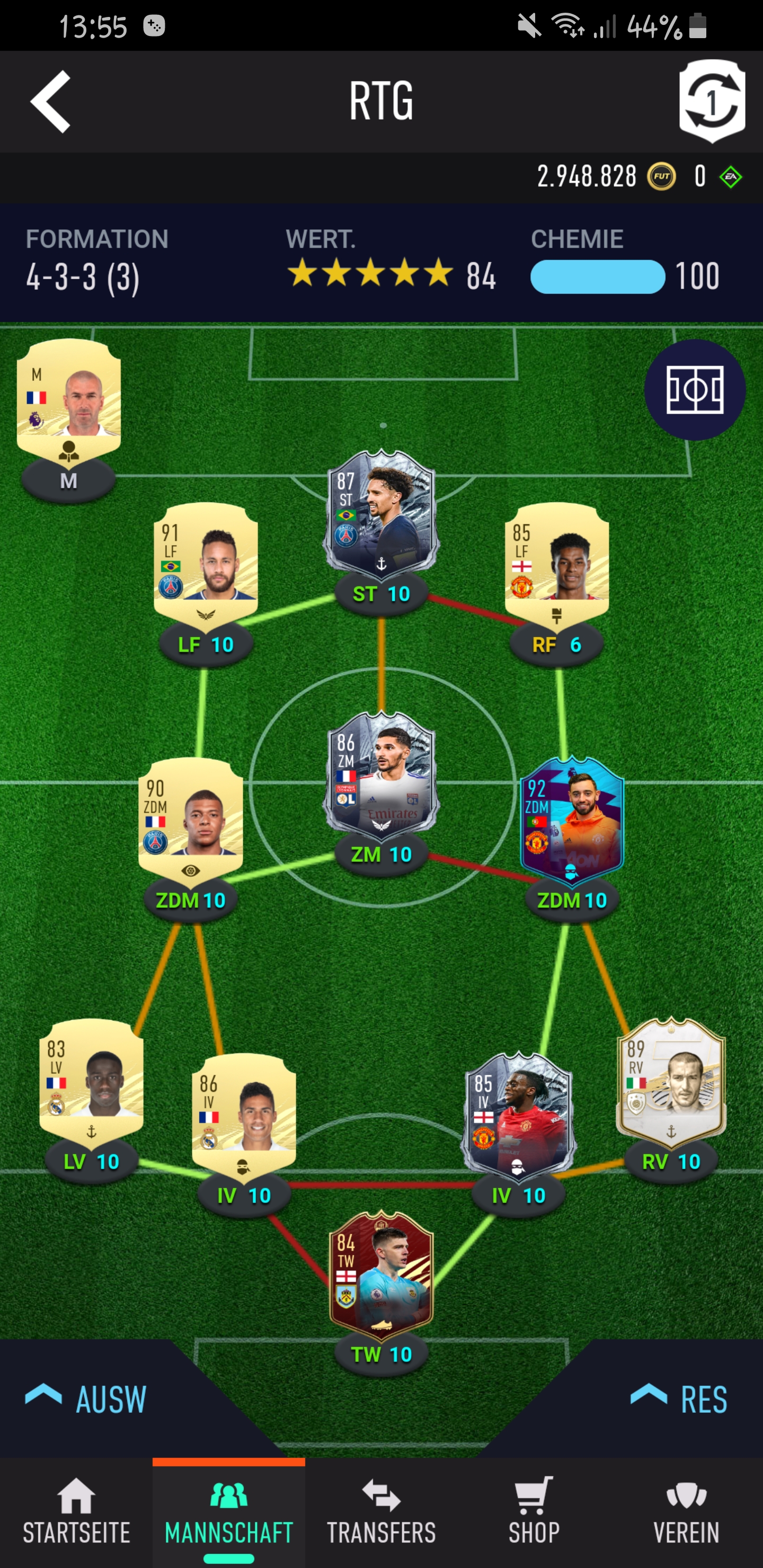Select the 89-rated RV icon card
763x1568 pixels.
(671, 1076)
